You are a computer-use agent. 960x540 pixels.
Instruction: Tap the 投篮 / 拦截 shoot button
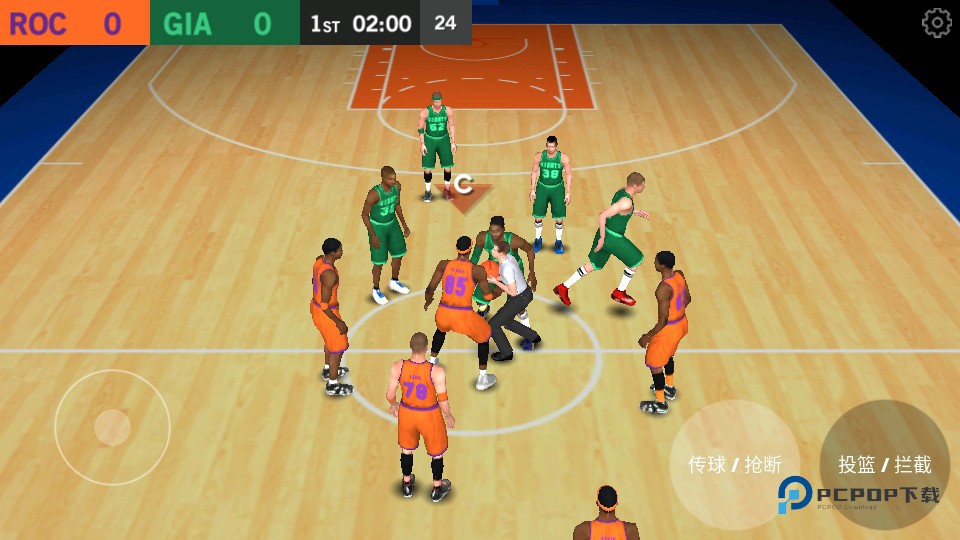click(884, 464)
